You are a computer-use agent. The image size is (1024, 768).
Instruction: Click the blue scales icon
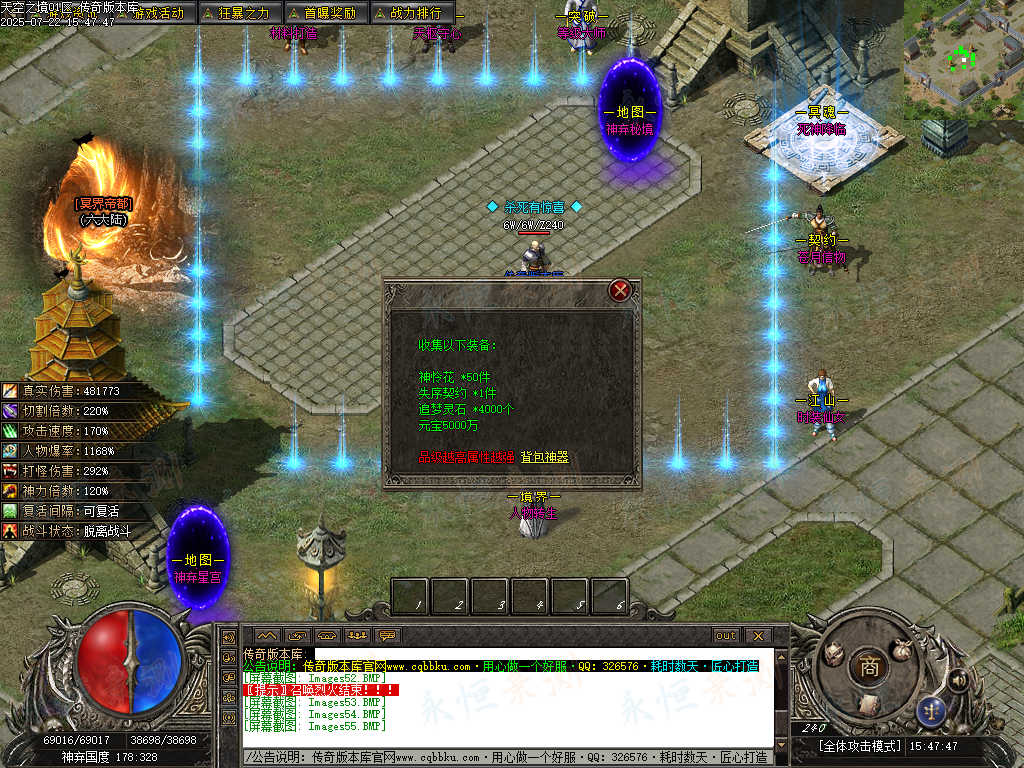(x=932, y=711)
